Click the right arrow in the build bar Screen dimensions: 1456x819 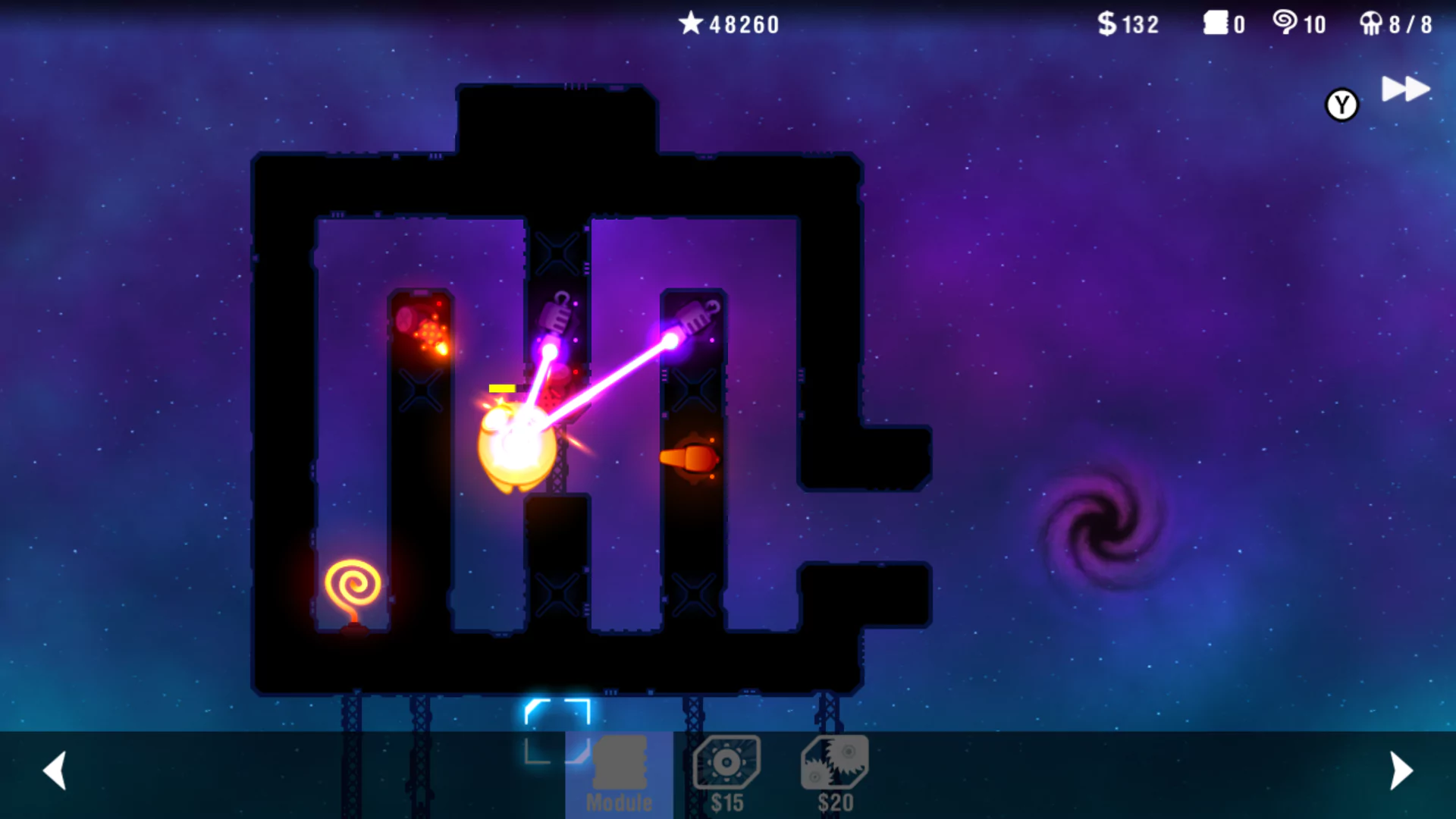point(1401,770)
